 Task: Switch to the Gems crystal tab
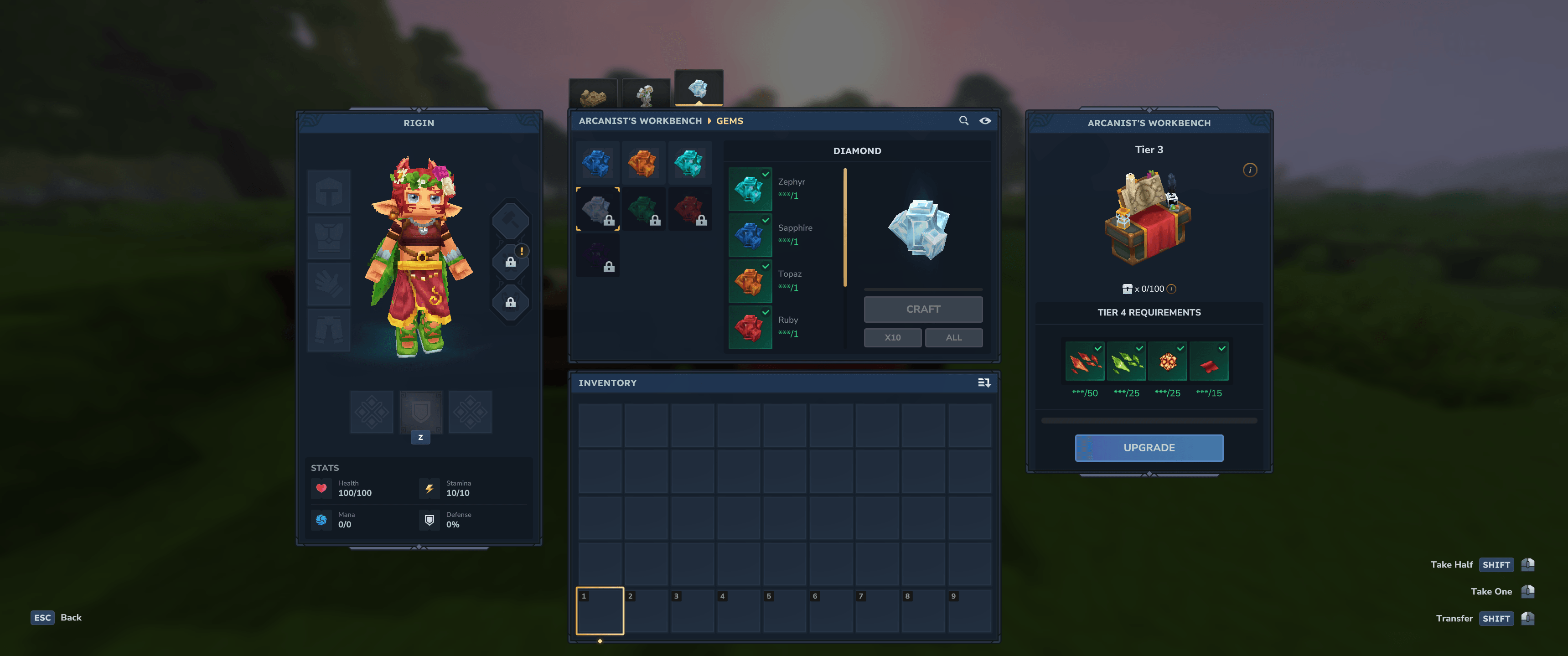(x=699, y=89)
